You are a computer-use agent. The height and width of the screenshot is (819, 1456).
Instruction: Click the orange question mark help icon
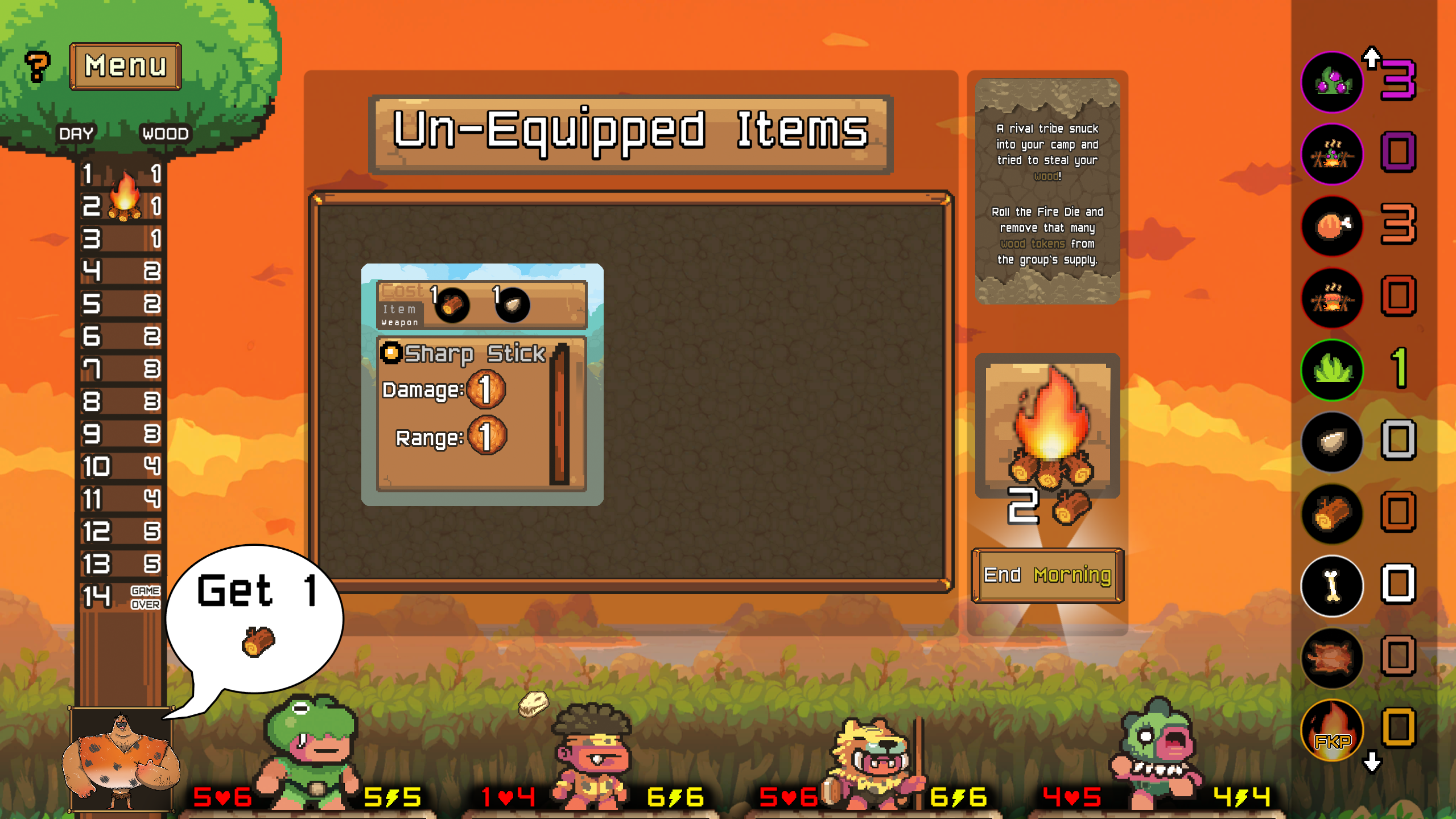click(38, 66)
